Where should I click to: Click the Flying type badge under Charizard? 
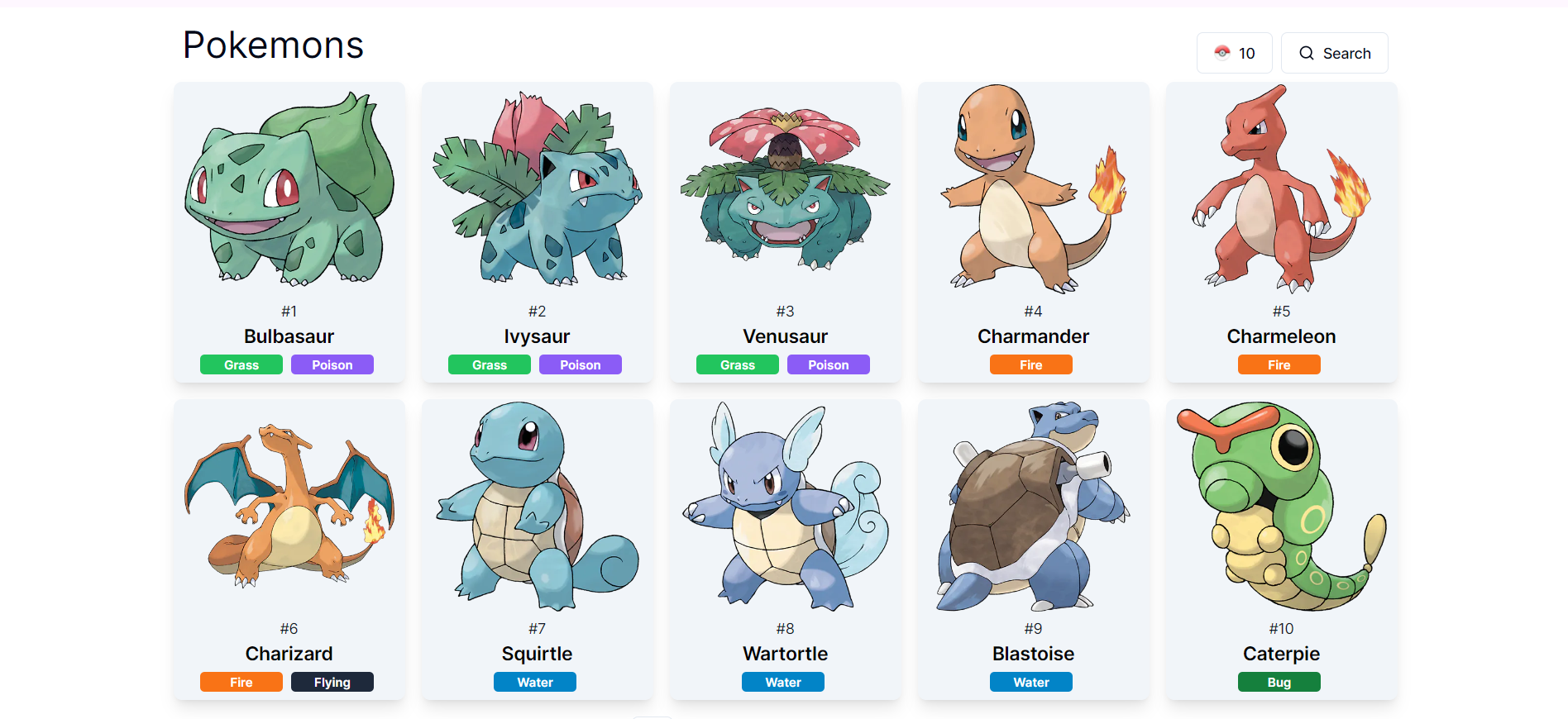pos(332,681)
